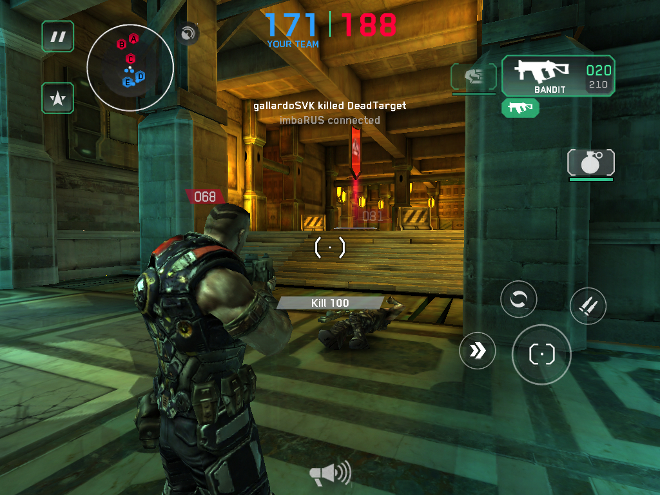Tap the circular minimap
Screen dimensions: 660x495
[130, 66]
